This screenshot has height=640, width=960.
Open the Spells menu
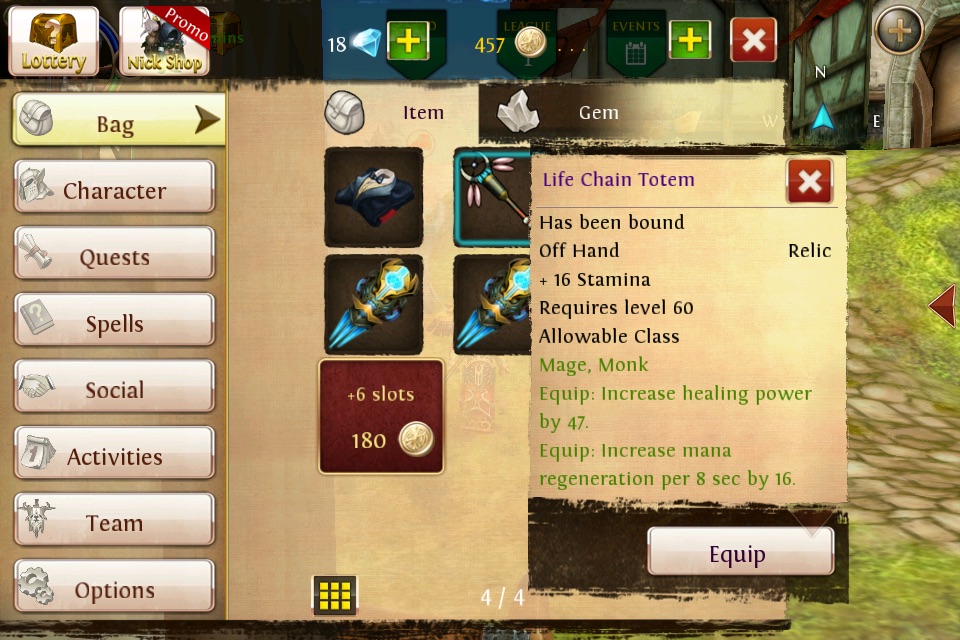(x=114, y=323)
